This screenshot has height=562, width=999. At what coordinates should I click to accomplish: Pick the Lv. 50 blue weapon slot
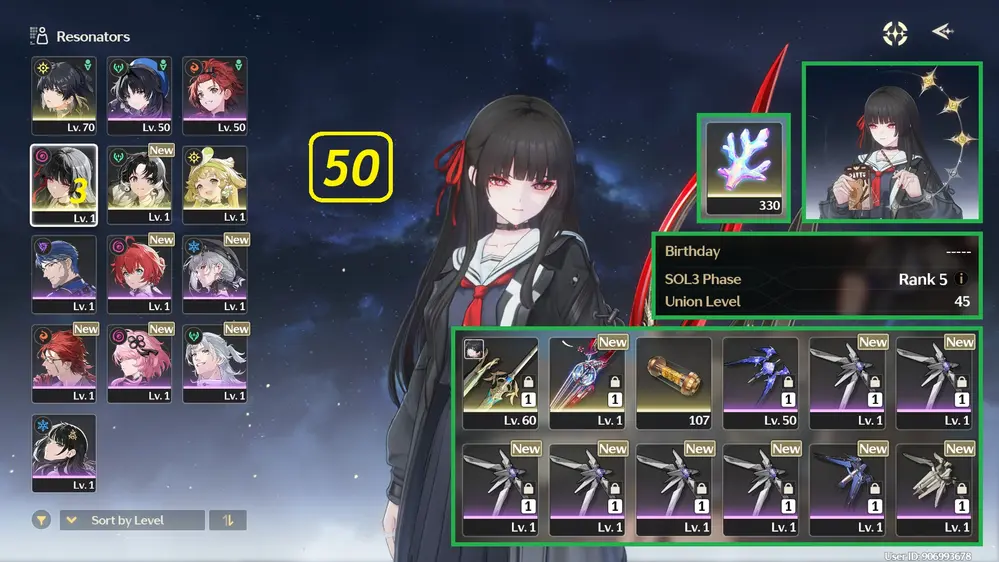tap(760, 382)
